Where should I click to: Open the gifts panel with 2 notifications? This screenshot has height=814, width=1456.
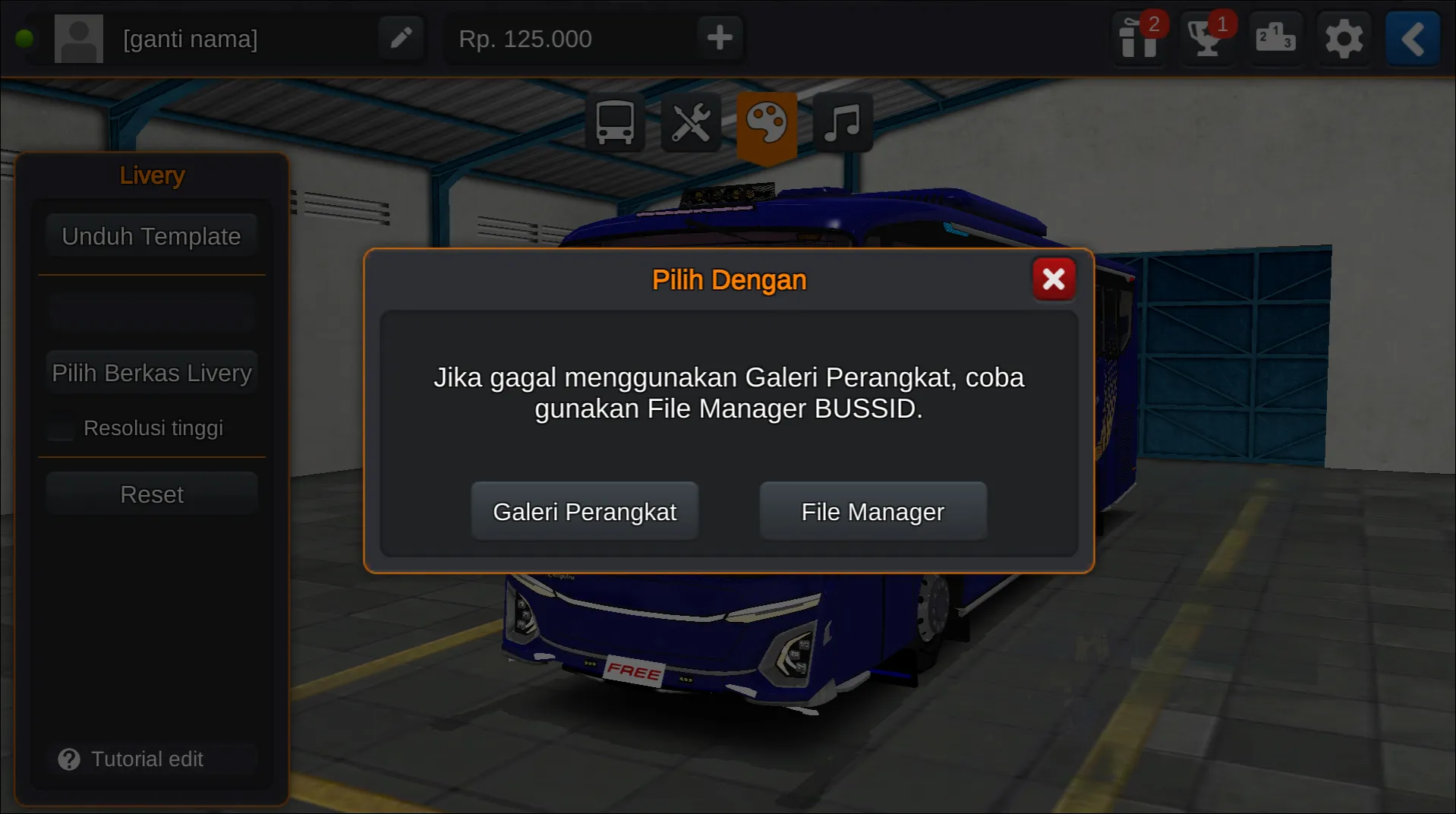1138,38
